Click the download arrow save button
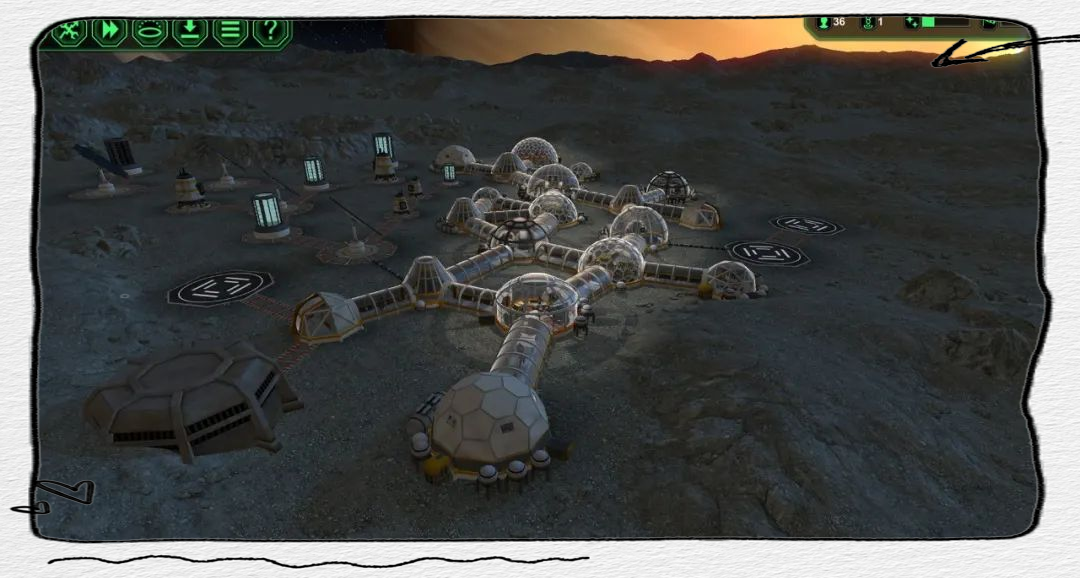Screen dimensions: 1080x578 (190, 32)
